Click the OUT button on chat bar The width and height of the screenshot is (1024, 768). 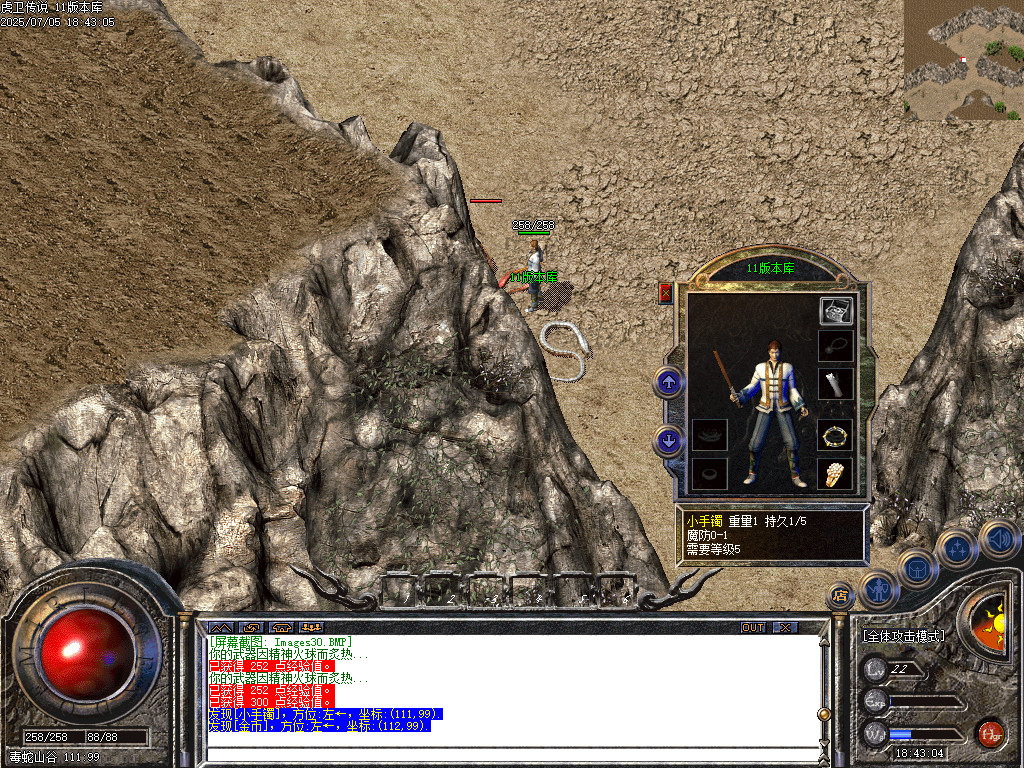(752, 627)
